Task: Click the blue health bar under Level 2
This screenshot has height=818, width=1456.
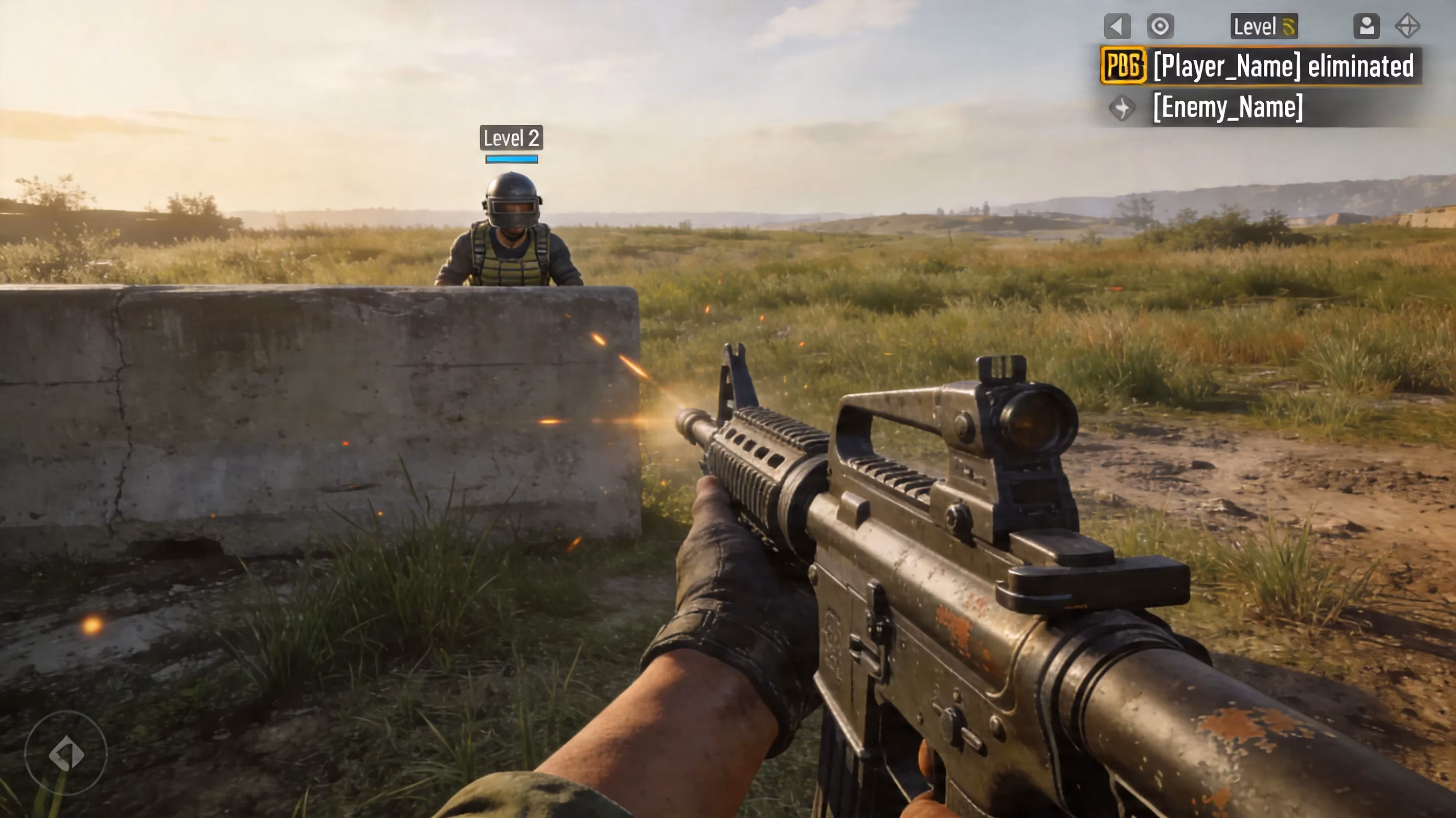Action: point(512,160)
